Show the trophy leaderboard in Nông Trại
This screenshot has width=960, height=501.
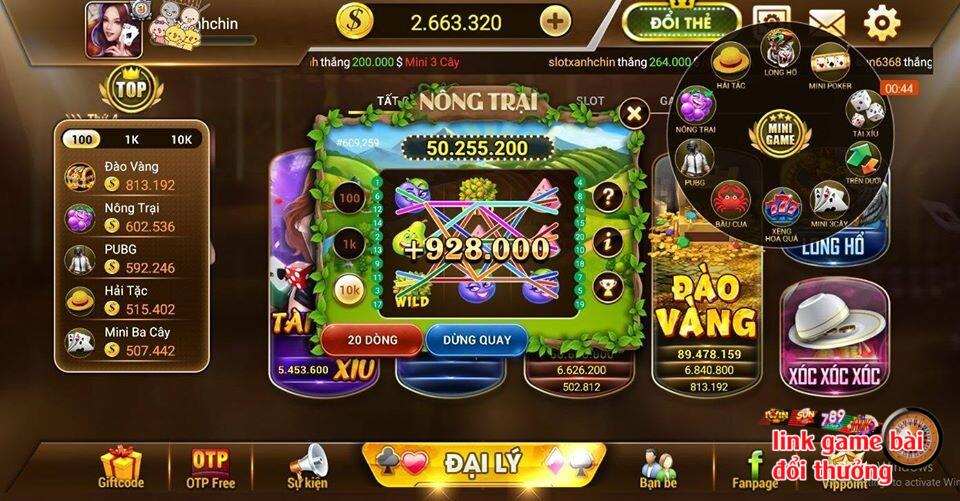[x=606, y=288]
